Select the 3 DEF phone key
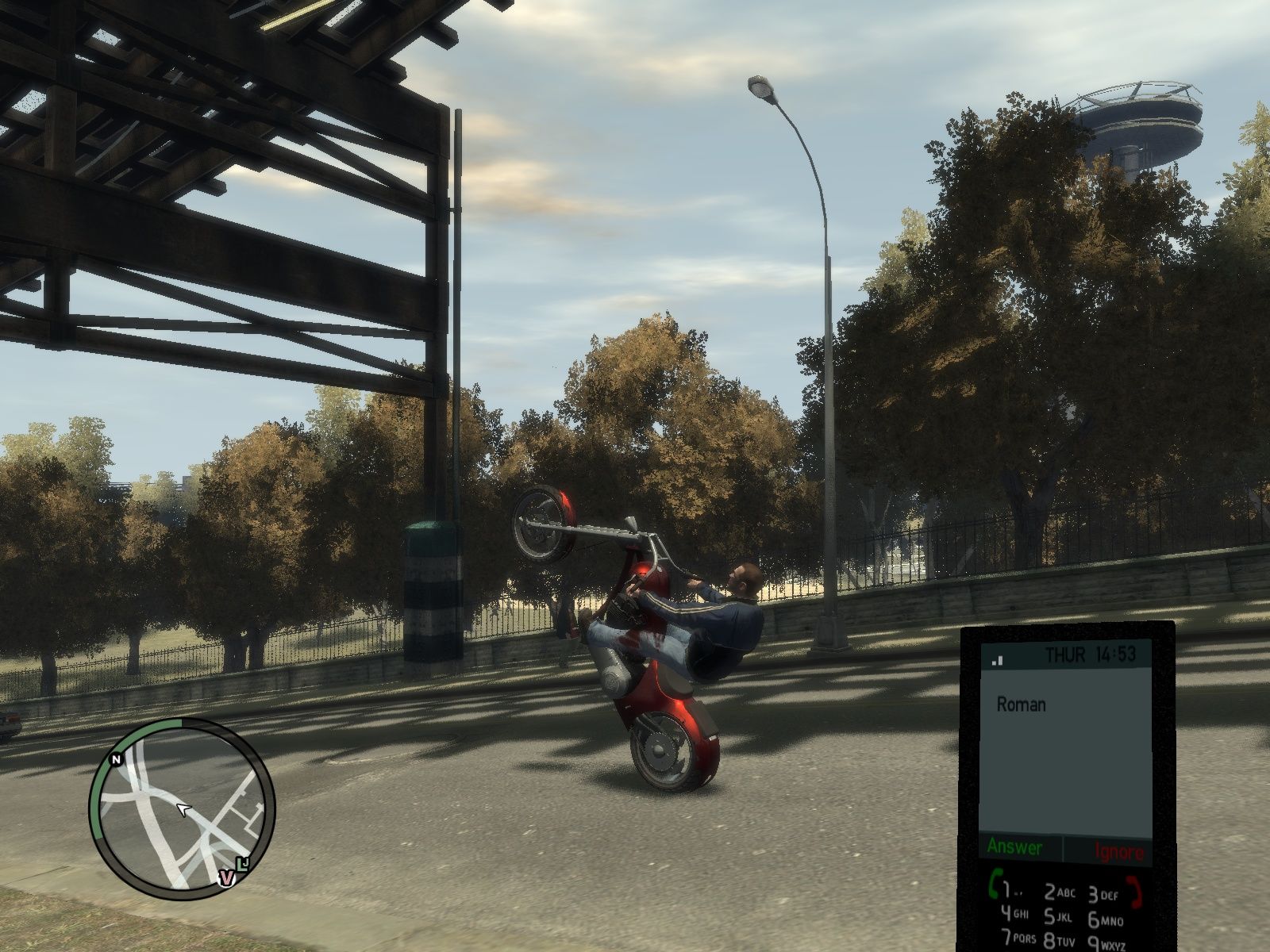Image resolution: width=1270 pixels, height=952 pixels. (x=1103, y=896)
